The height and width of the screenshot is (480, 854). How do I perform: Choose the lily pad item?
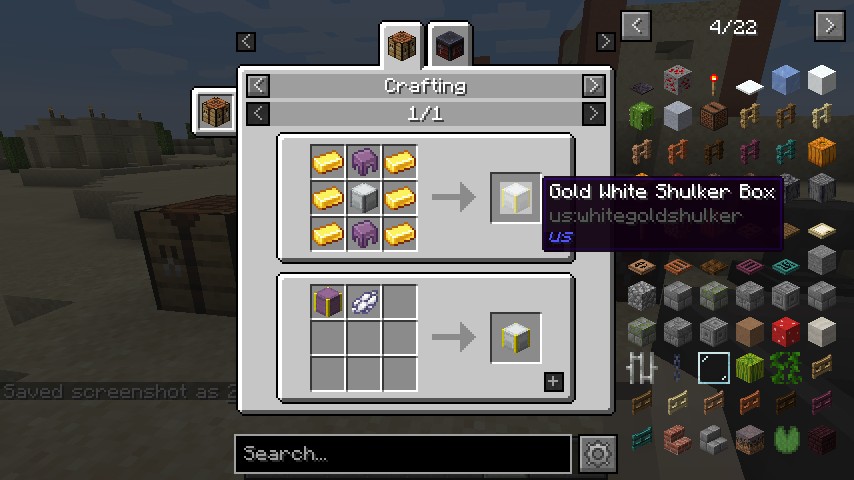pos(785,437)
